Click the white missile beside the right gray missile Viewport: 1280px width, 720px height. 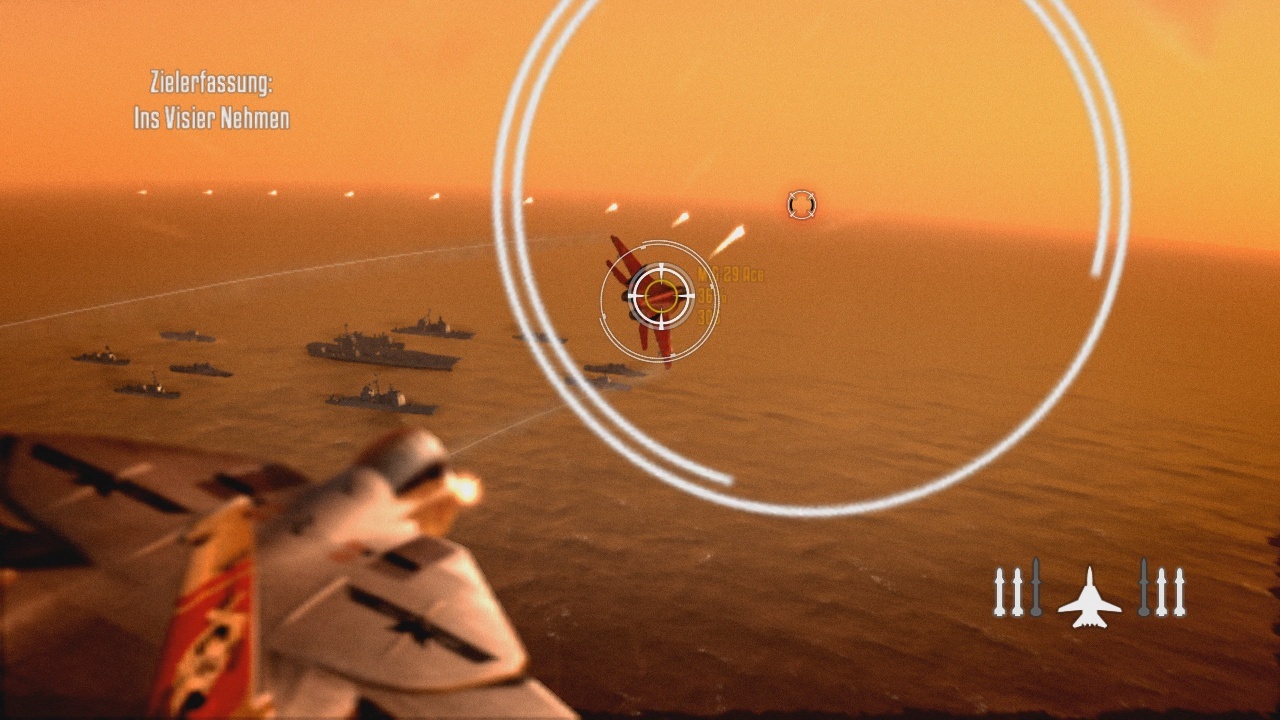point(1161,590)
